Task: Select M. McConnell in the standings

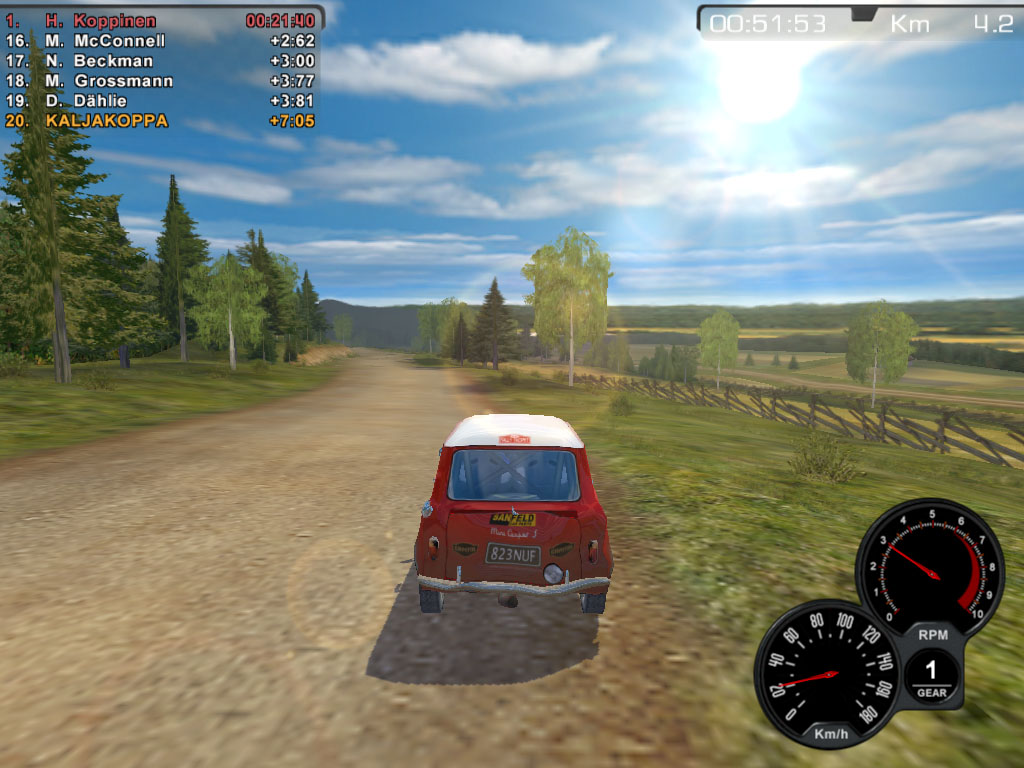Action: pos(160,41)
